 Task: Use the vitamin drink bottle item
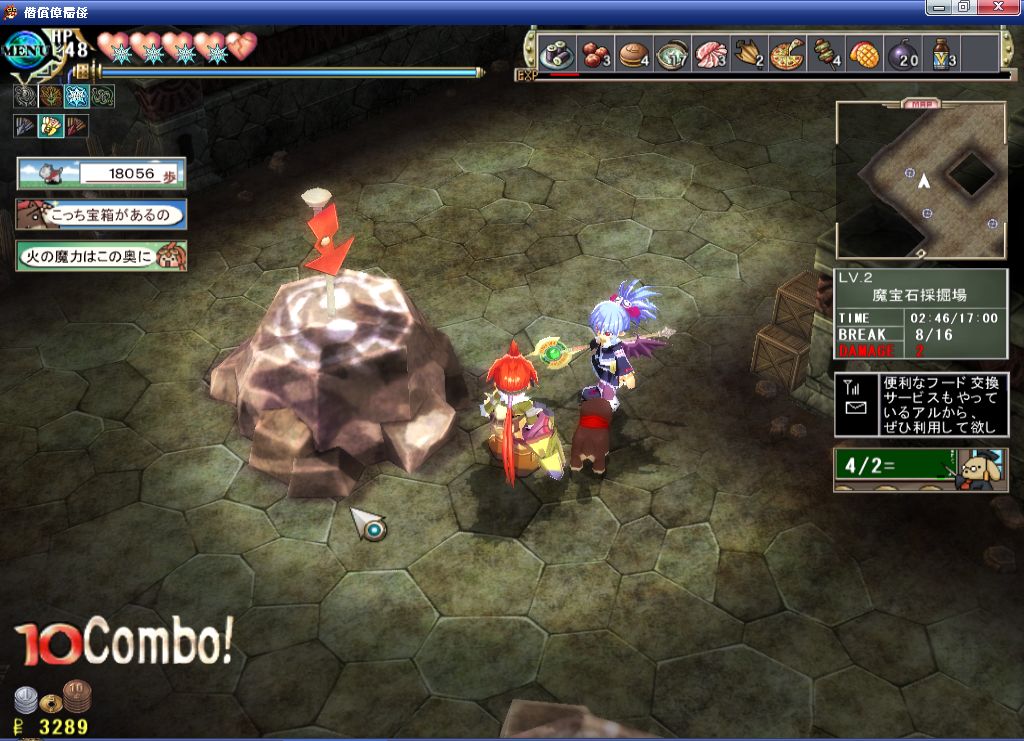click(942, 54)
